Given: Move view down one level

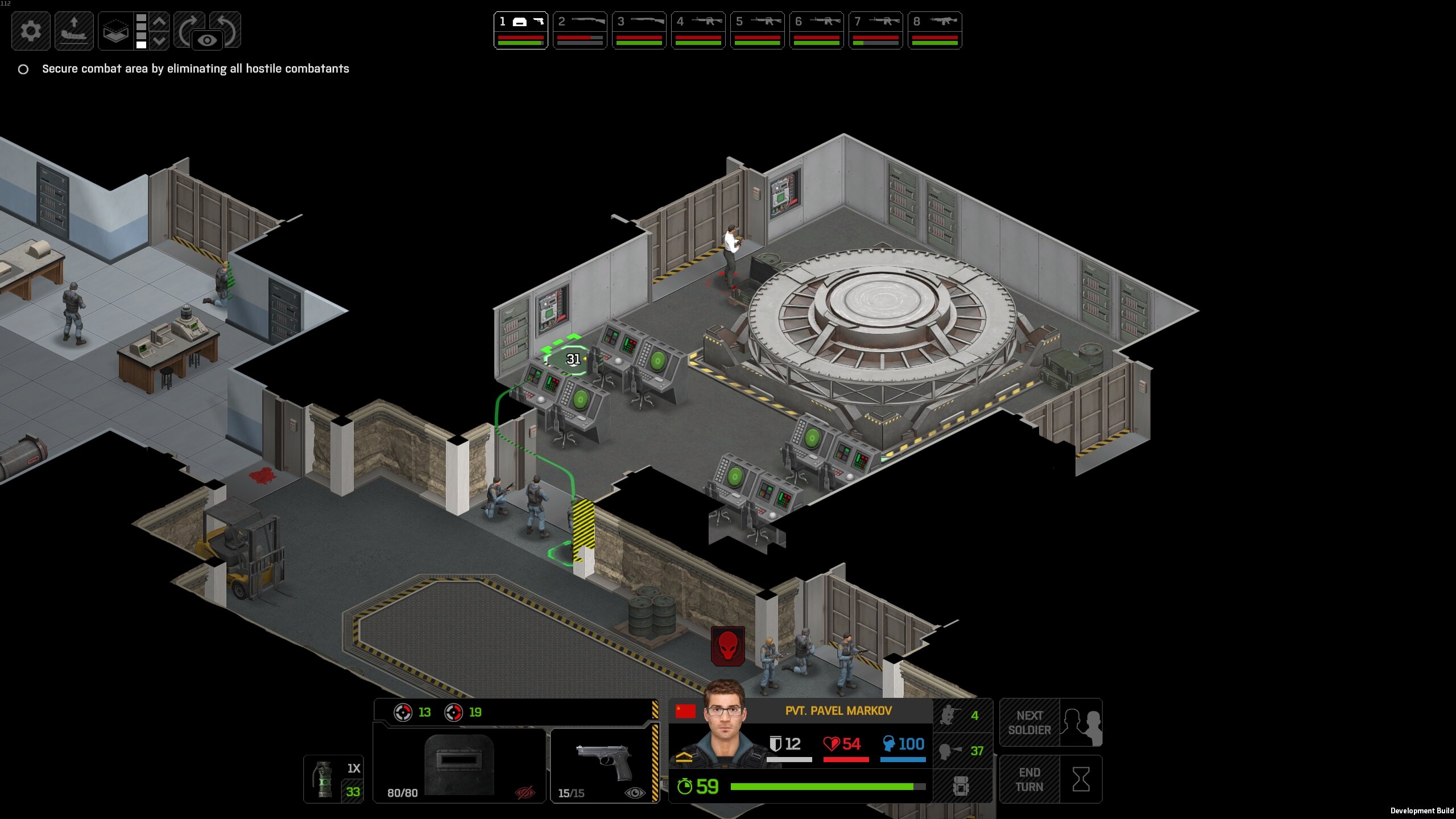Looking at the screenshot, I should [160, 40].
